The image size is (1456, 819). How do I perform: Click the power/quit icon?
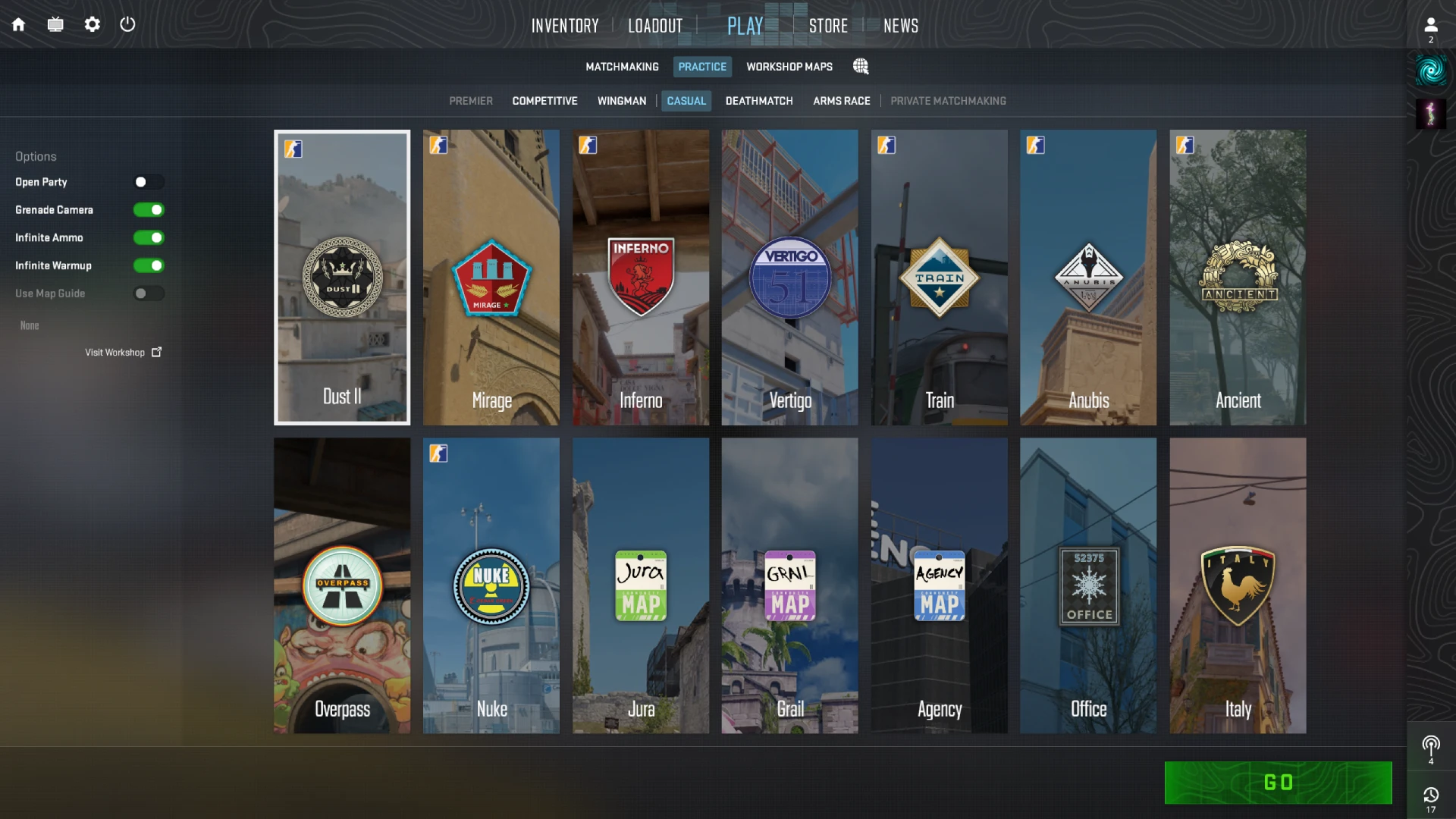pos(127,24)
